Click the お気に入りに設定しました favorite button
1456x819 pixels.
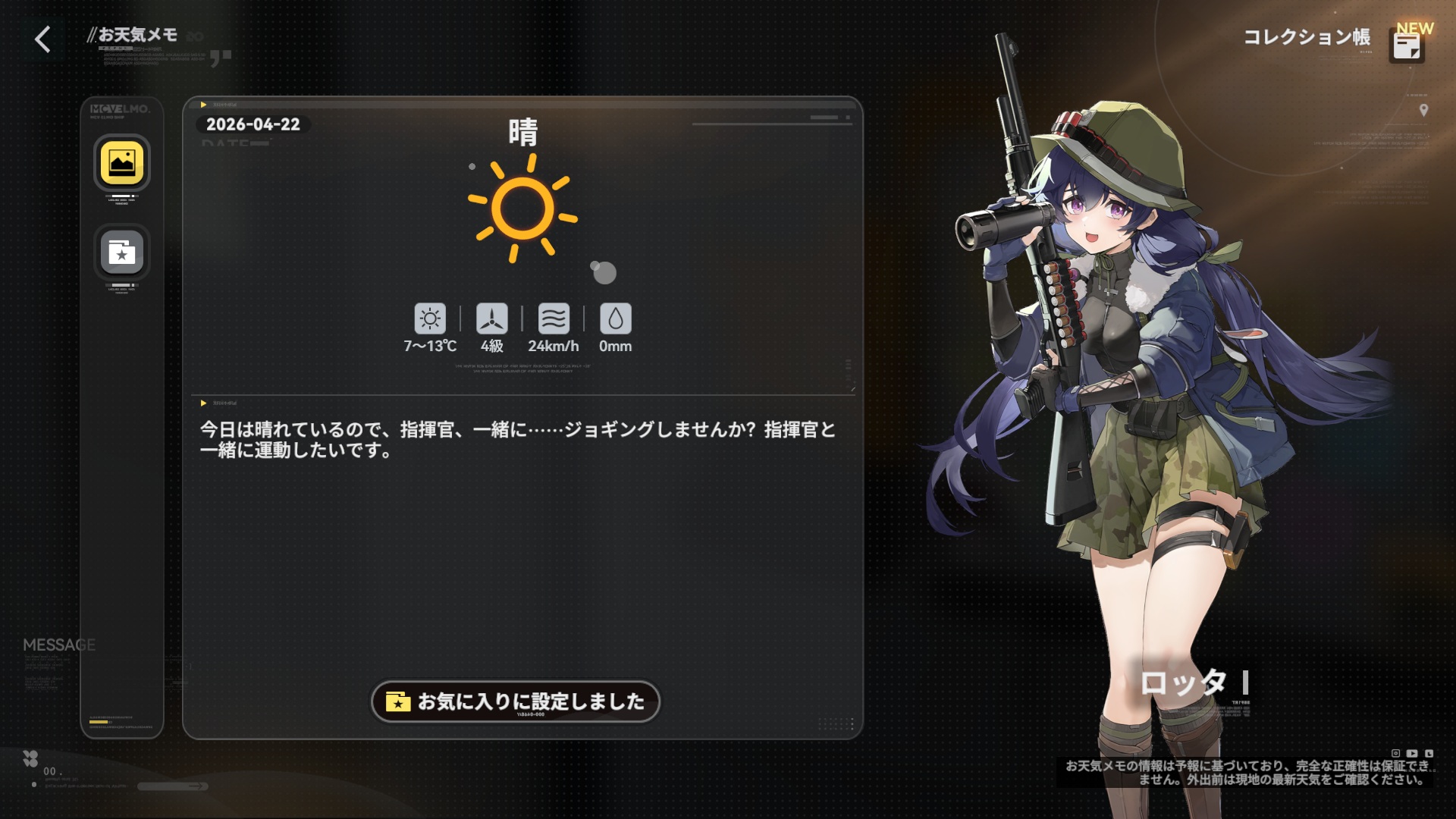coord(516,701)
